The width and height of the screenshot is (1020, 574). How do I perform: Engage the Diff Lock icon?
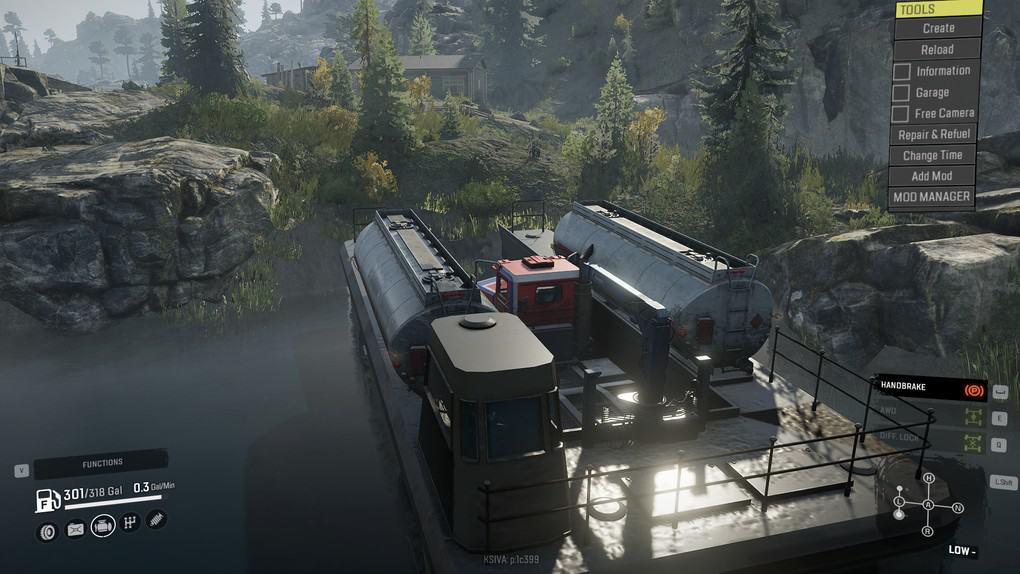(969, 442)
